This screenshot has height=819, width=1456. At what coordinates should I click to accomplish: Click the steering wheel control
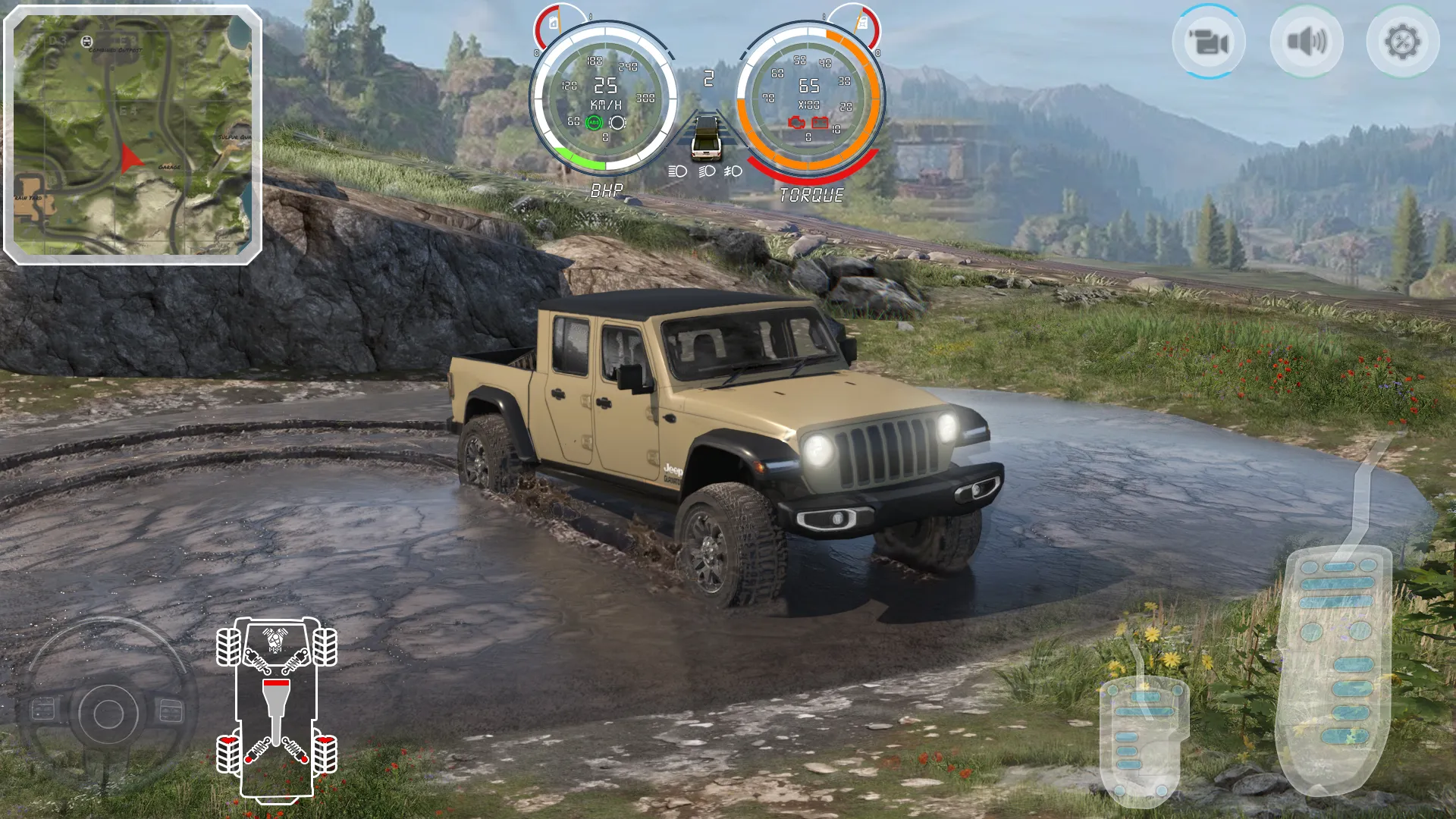(x=106, y=711)
